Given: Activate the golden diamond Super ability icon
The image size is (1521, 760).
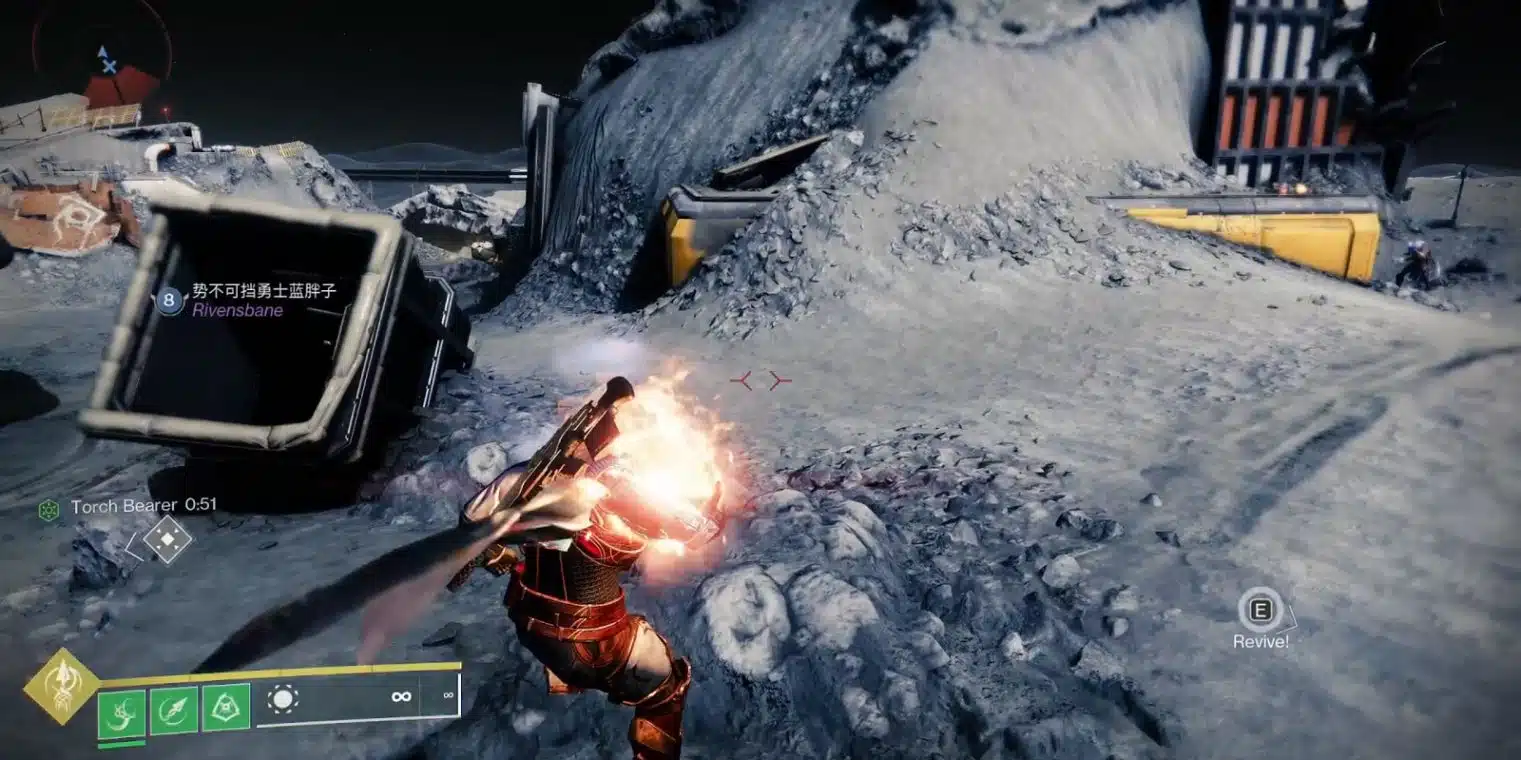Looking at the screenshot, I should 61,686.
